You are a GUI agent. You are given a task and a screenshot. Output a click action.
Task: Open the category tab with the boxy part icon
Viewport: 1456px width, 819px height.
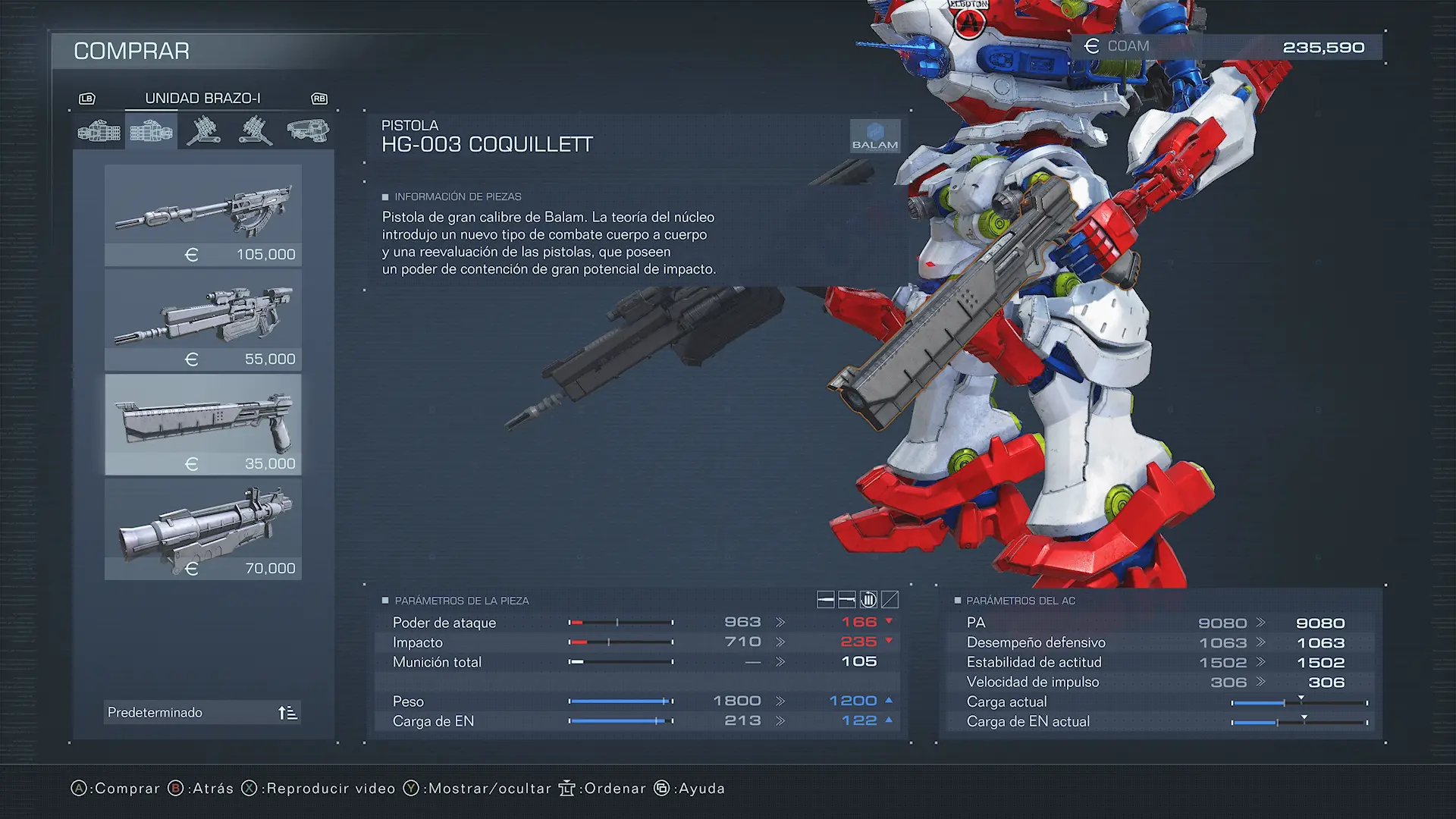308,132
